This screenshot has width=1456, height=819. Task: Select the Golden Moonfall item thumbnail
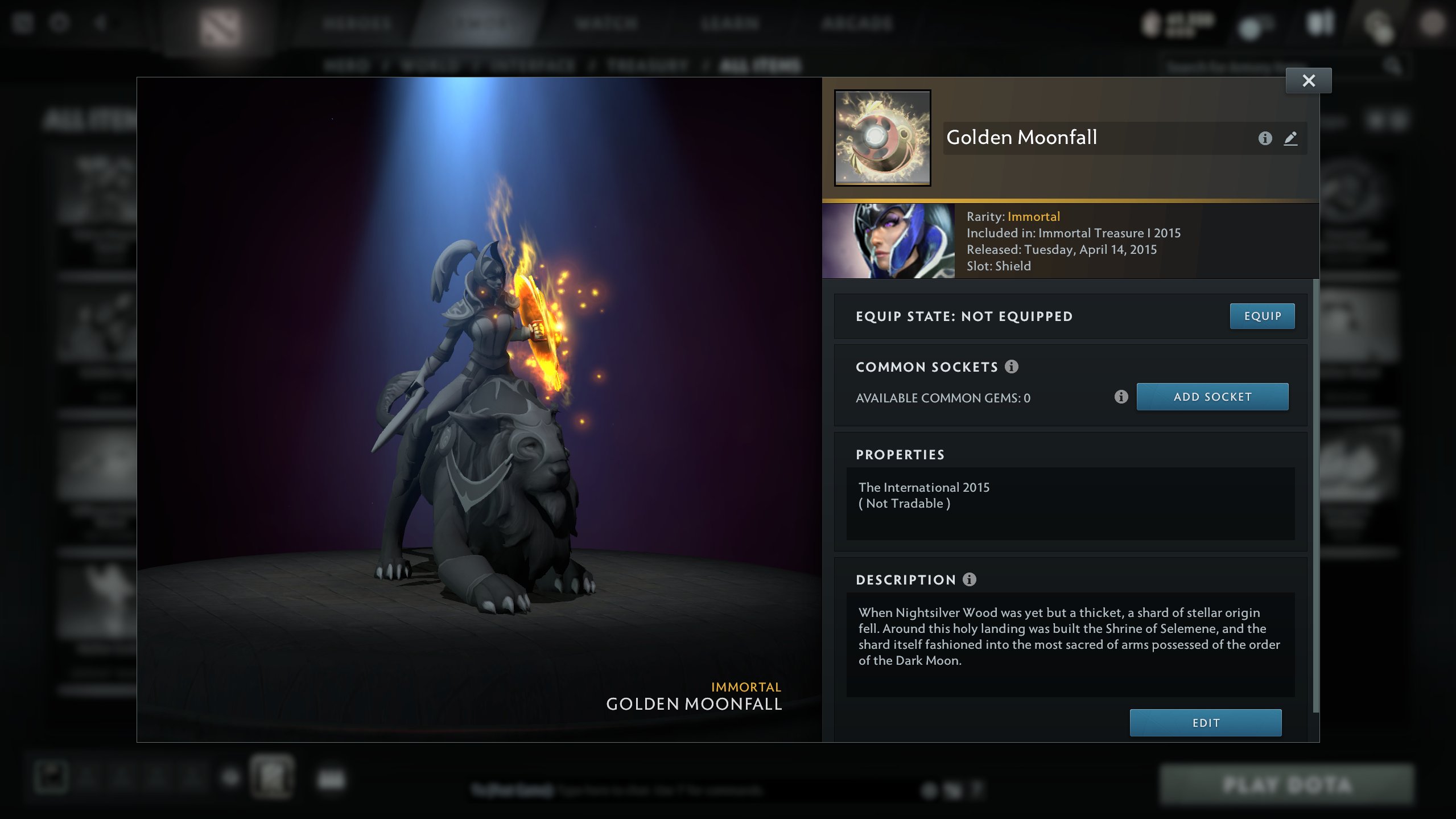[882, 138]
